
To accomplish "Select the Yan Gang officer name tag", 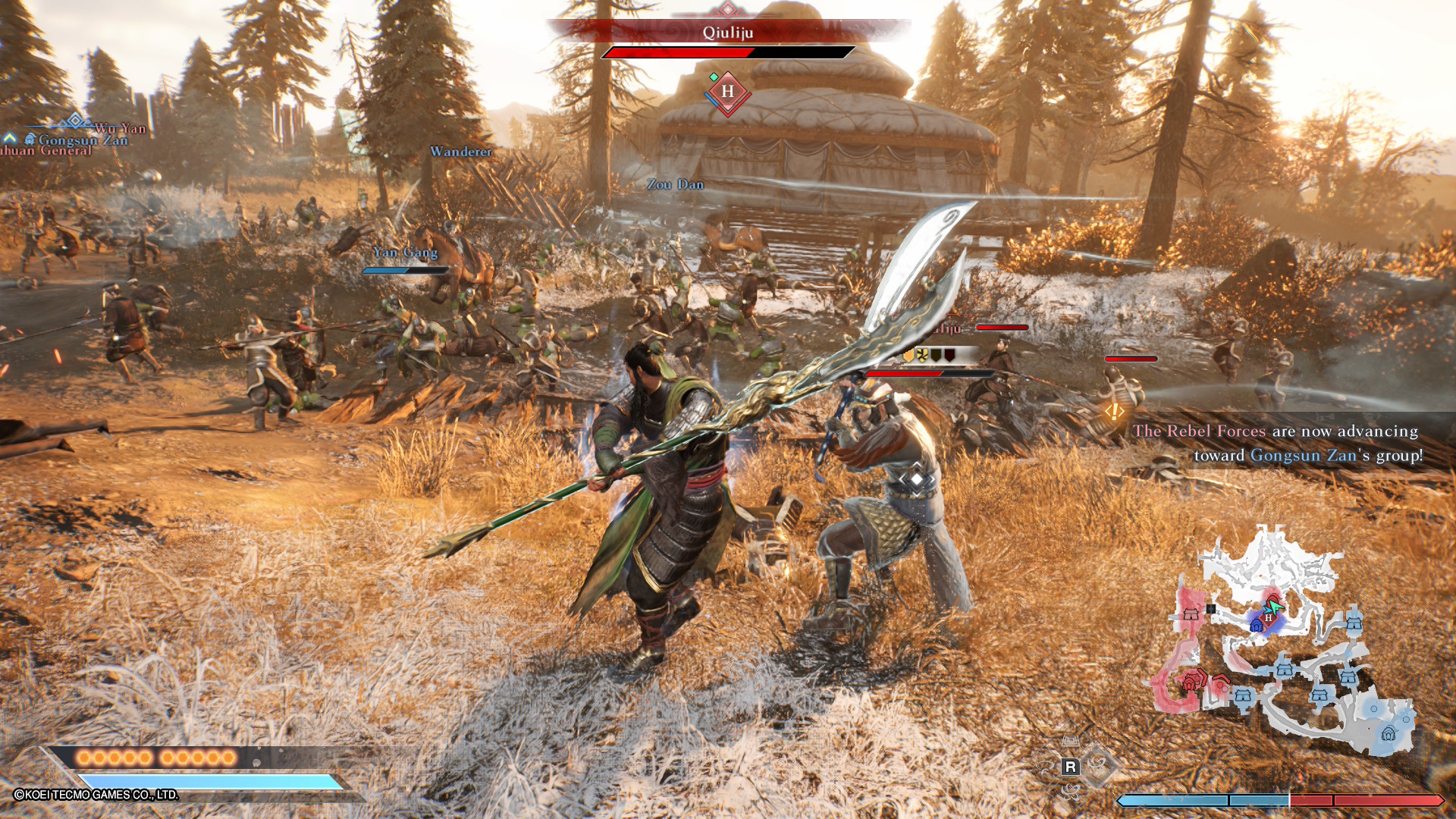I will [405, 253].
